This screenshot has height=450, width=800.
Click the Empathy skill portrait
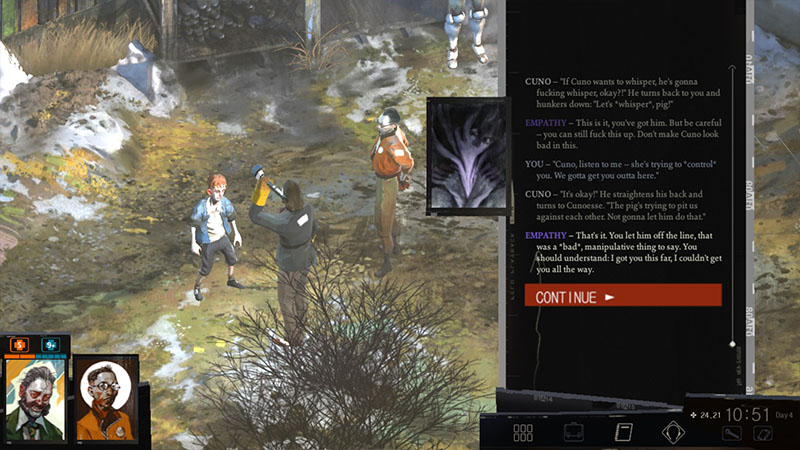point(462,155)
